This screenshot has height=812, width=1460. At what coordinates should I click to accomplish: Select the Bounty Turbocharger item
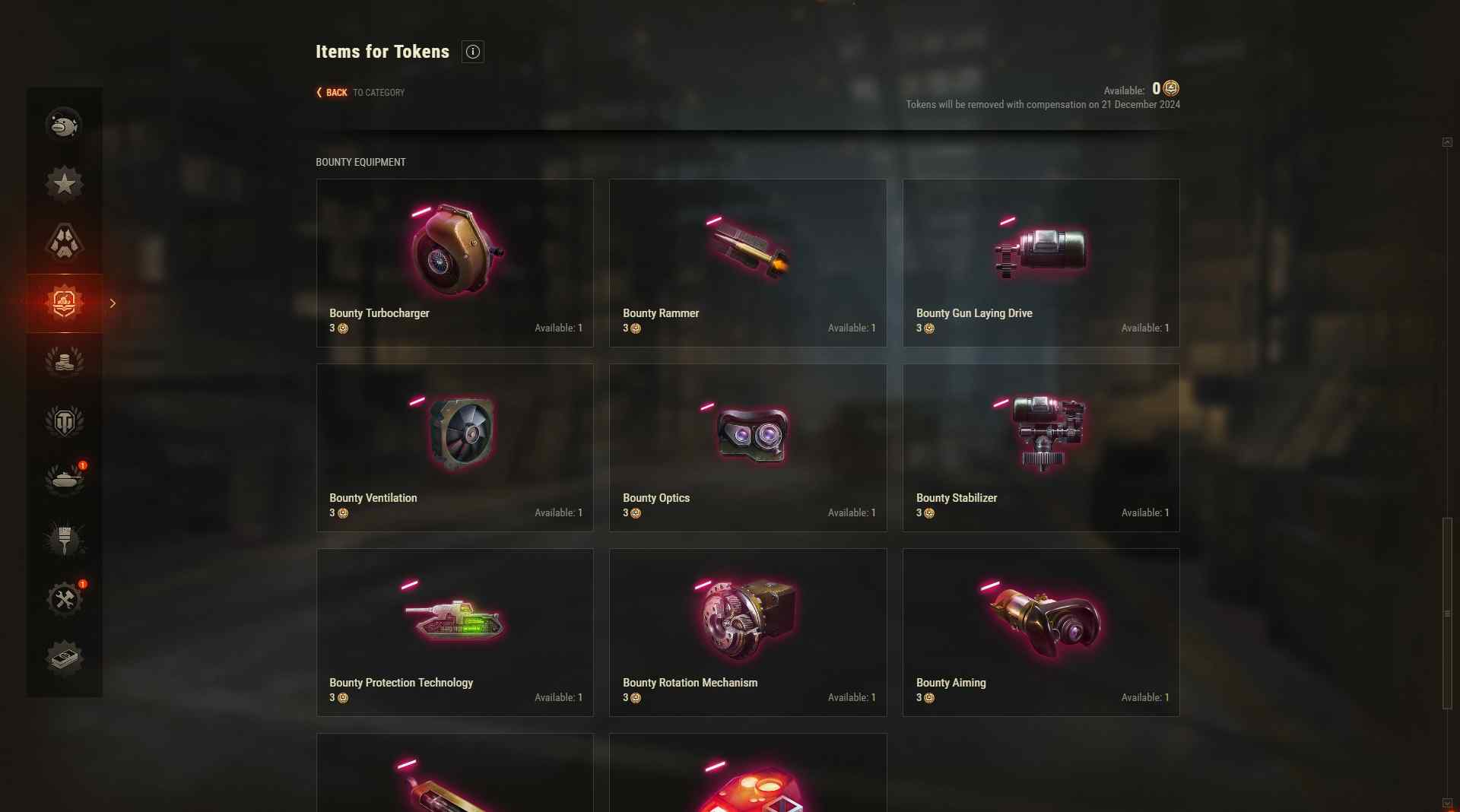pyautogui.click(x=455, y=263)
